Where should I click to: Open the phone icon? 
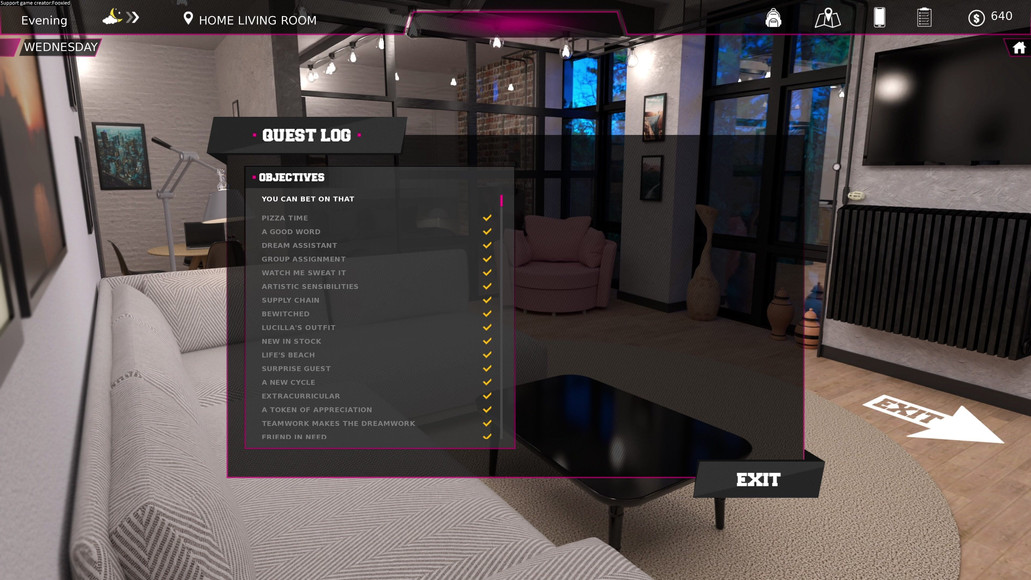[879, 17]
